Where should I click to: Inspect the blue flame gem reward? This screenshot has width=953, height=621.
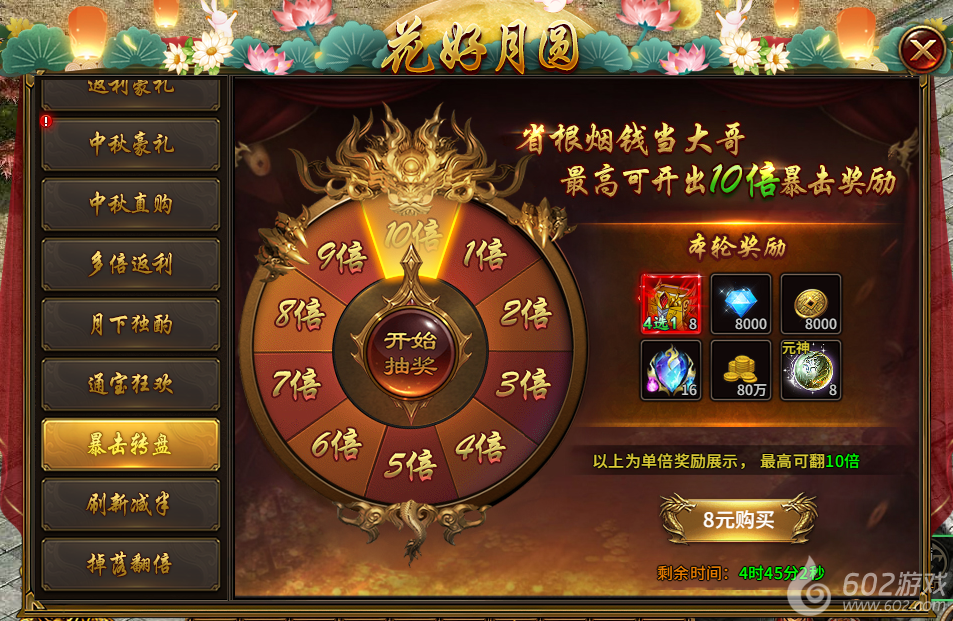[670, 371]
